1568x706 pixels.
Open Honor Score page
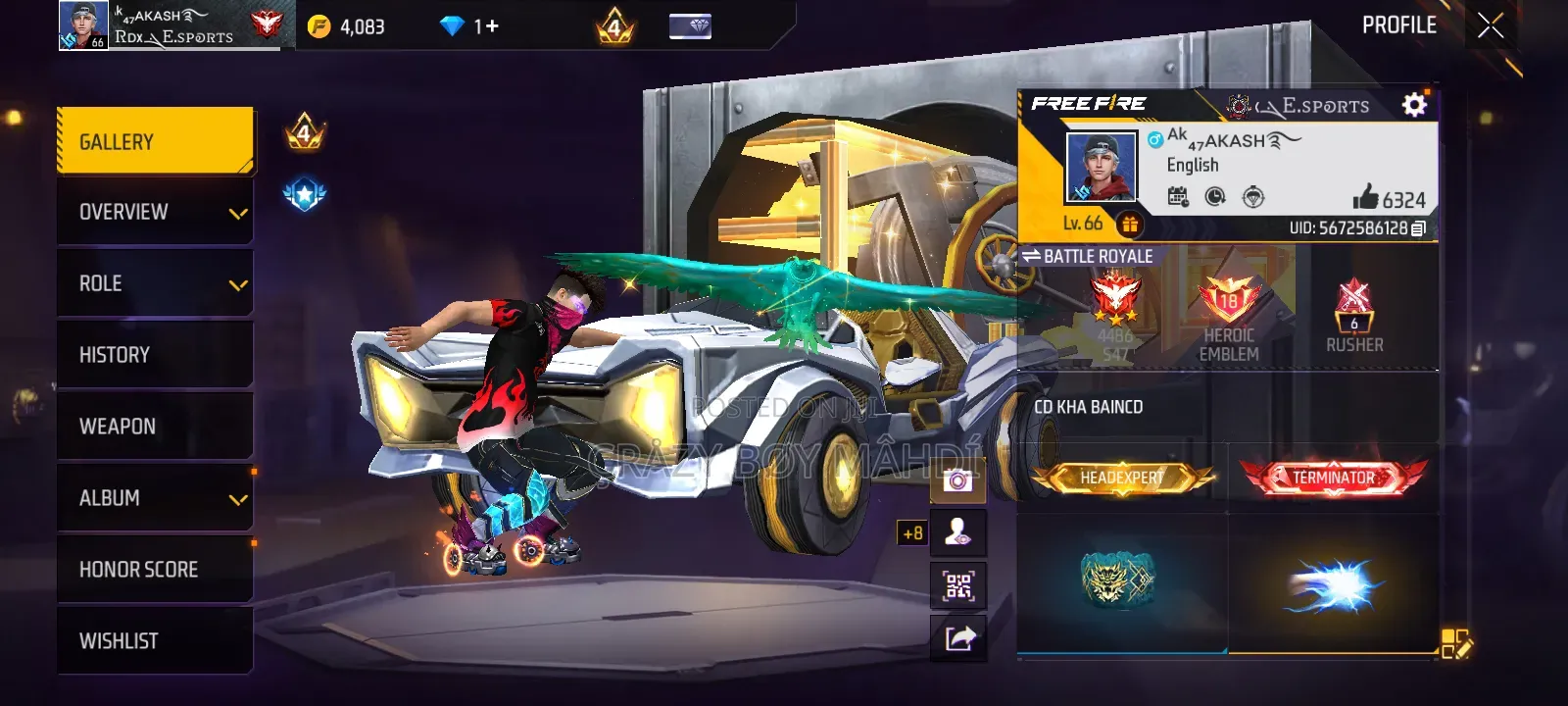tap(155, 570)
